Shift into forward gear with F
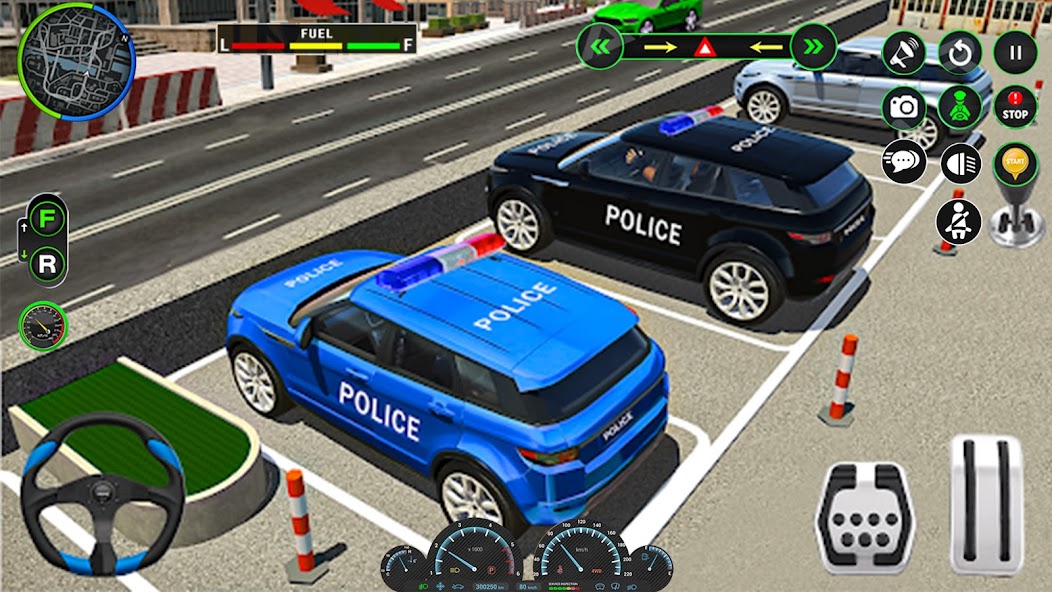This screenshot has width=1052, height=592. (x=47, y=219)
